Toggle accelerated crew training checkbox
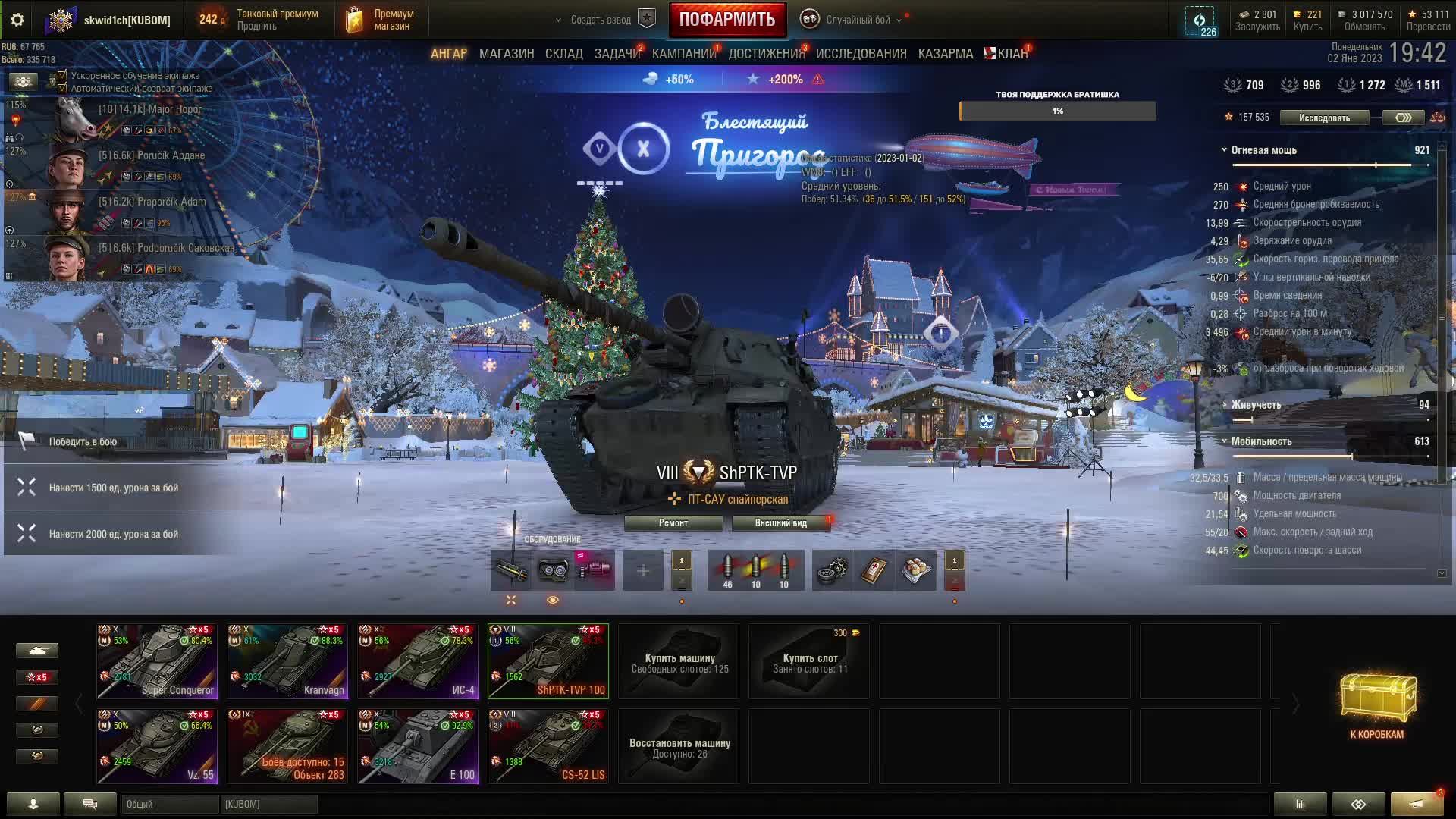 [x=62, y=76]
